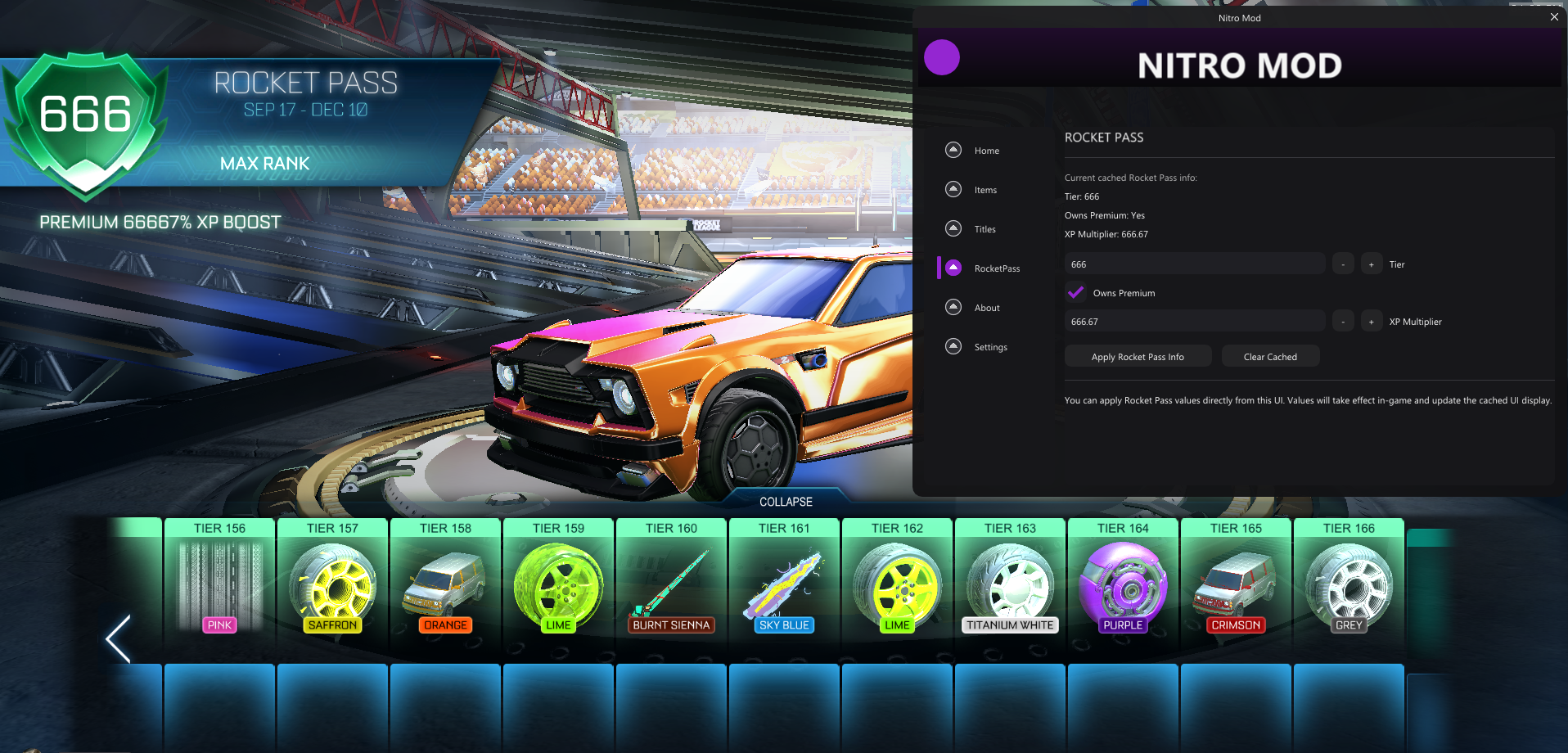
Task: Click the minus stepper beside XP Multiplier
Action: point(1342,320)
